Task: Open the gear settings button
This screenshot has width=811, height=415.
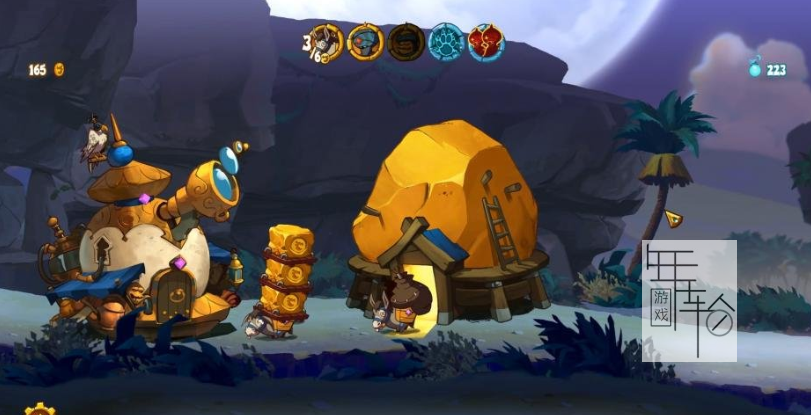Action: tap(40, 410)
